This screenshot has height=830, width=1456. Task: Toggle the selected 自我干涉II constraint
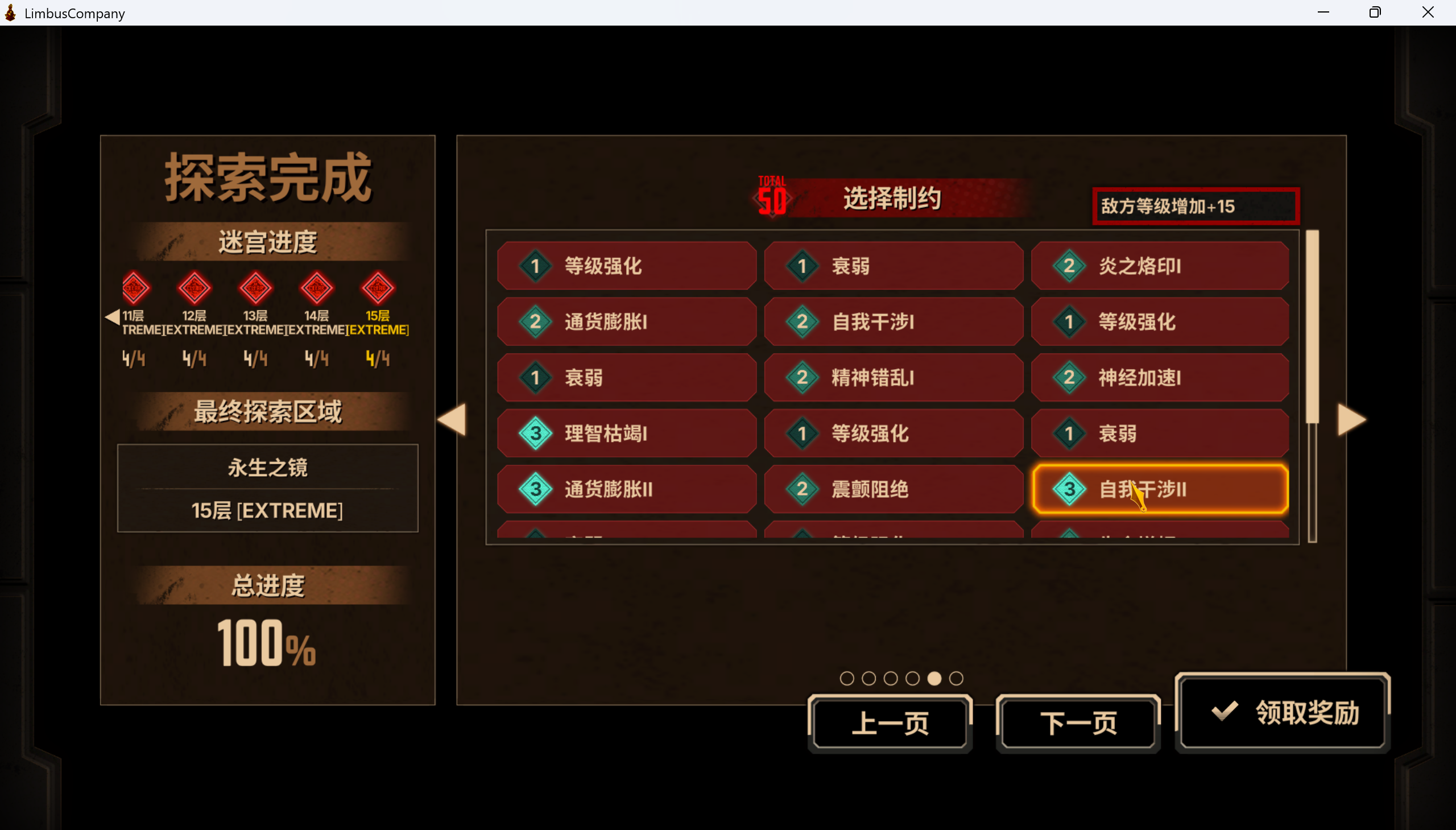[1160, 489]
